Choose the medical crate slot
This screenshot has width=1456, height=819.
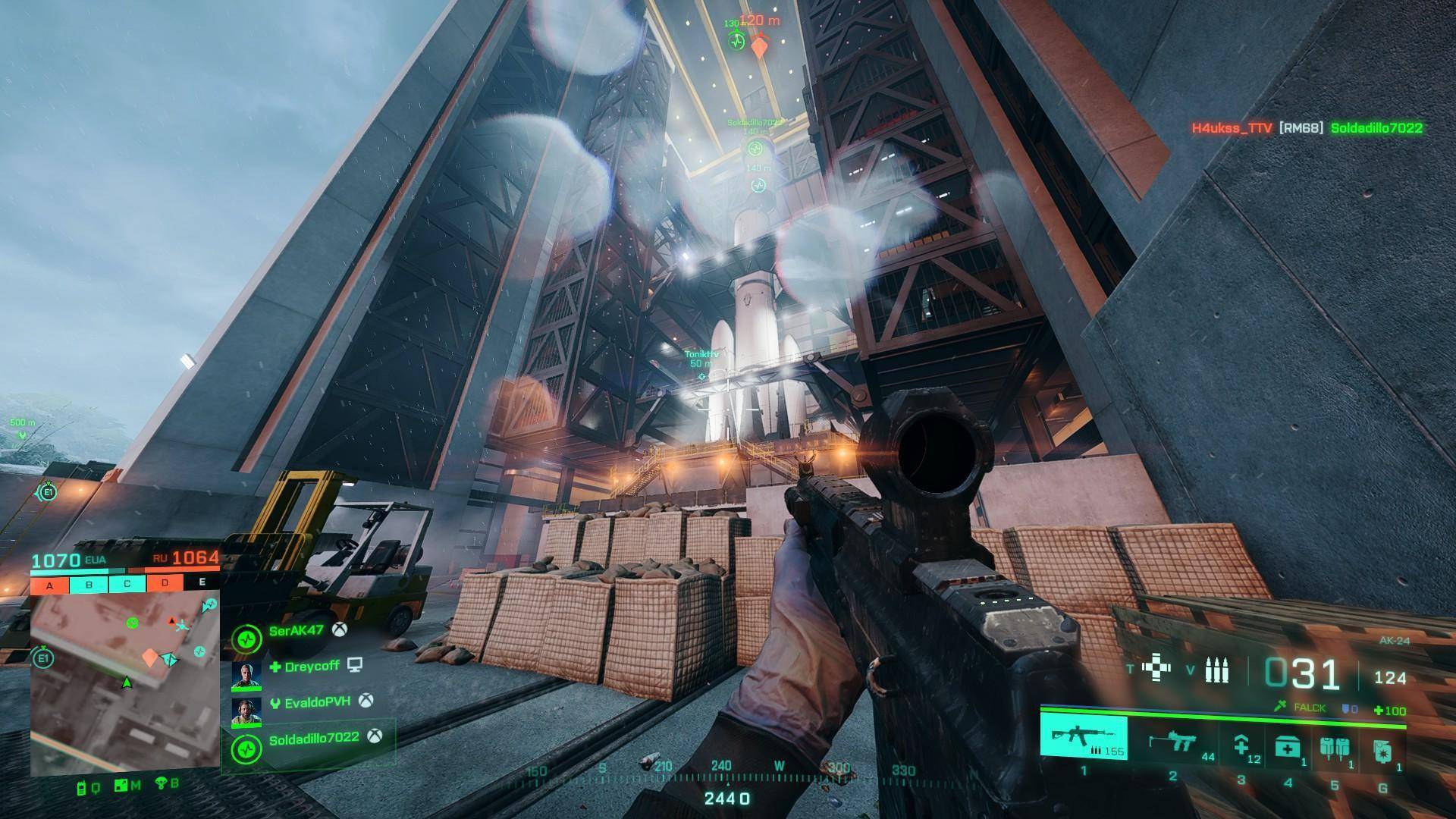point(1288,748)
